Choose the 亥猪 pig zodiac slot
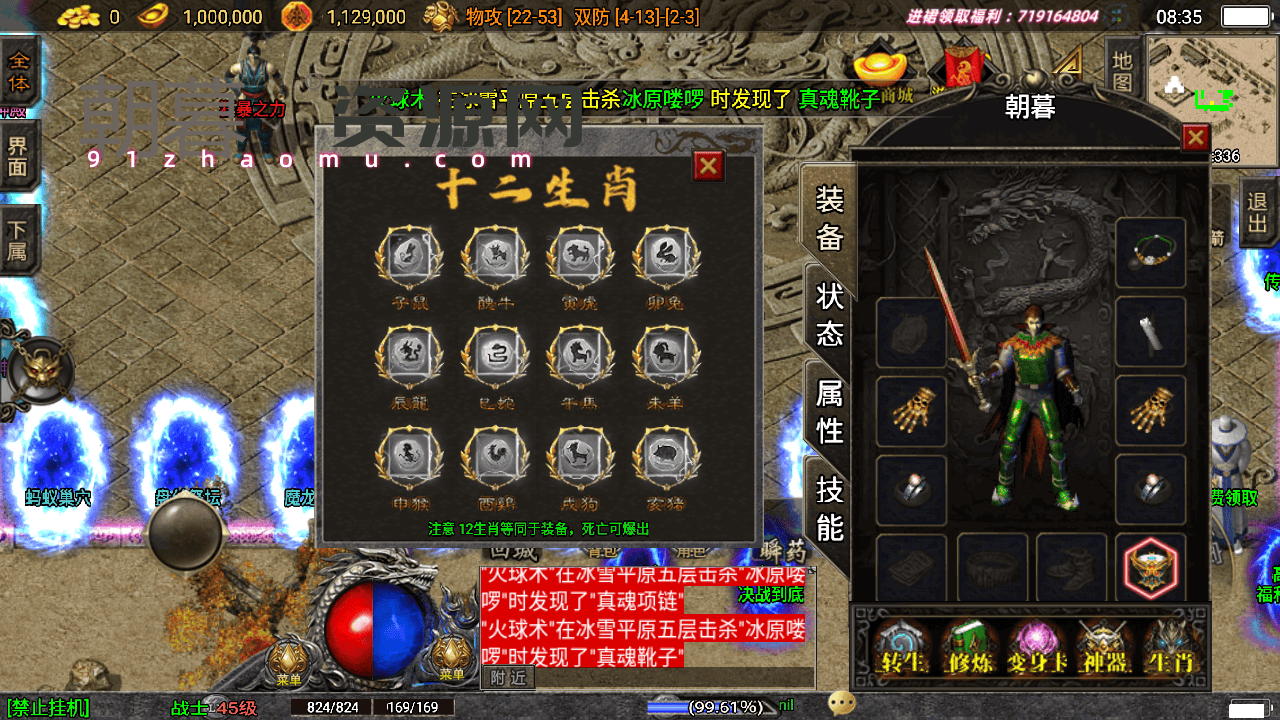Screen dimensions: 1280x720 pos(667,458)
